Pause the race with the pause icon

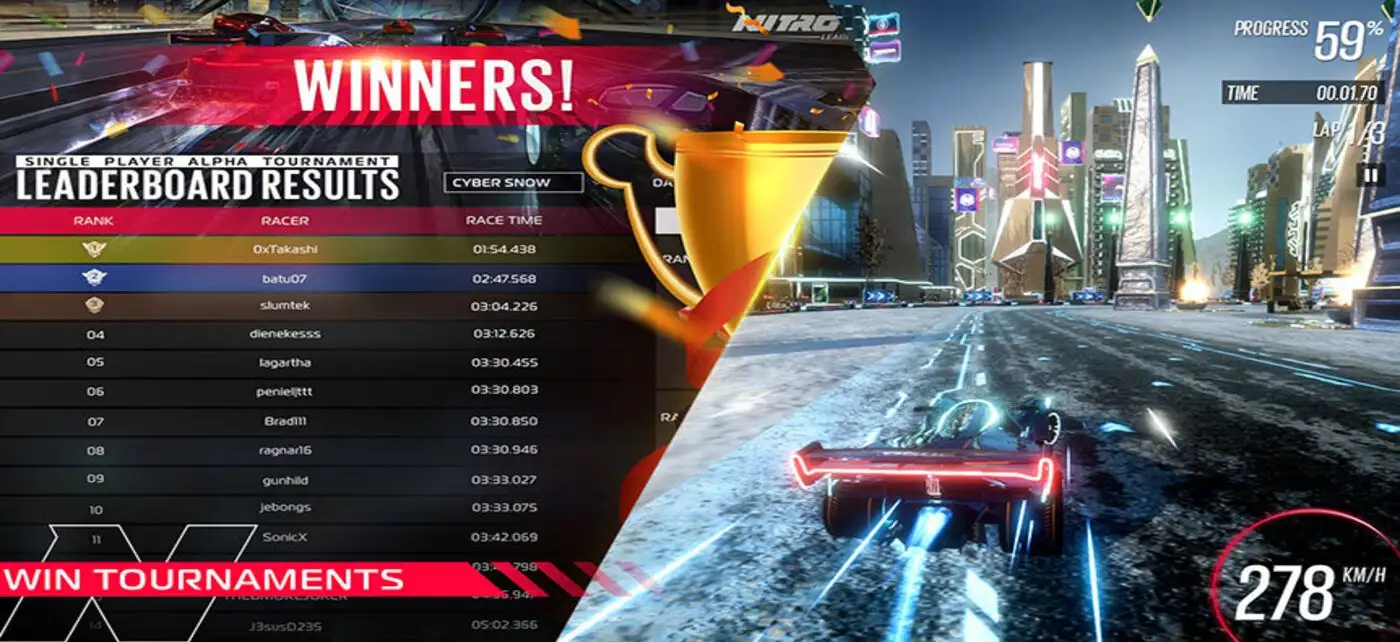[1368, 174]
